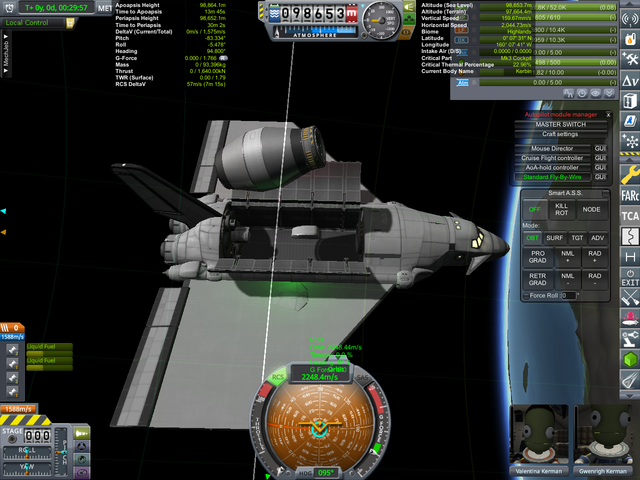This screenshot has height=480, width=640.
Task: Select Valentina Kerman's crew portrait
Action: click(540, 437)
